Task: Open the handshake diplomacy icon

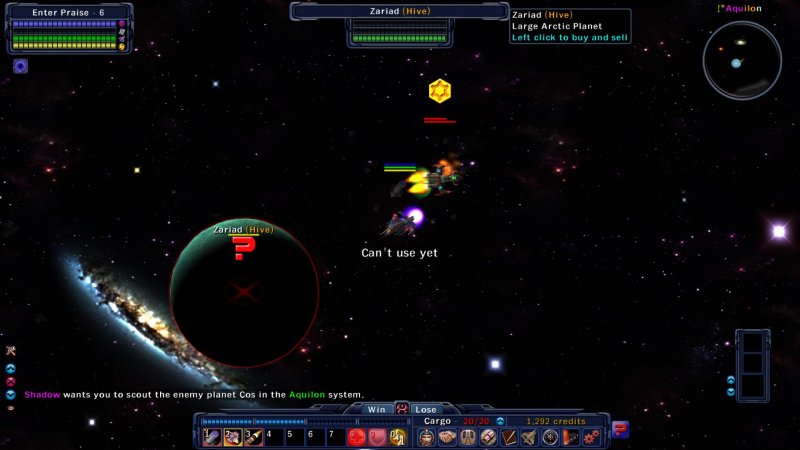Action: pos(447,437)
